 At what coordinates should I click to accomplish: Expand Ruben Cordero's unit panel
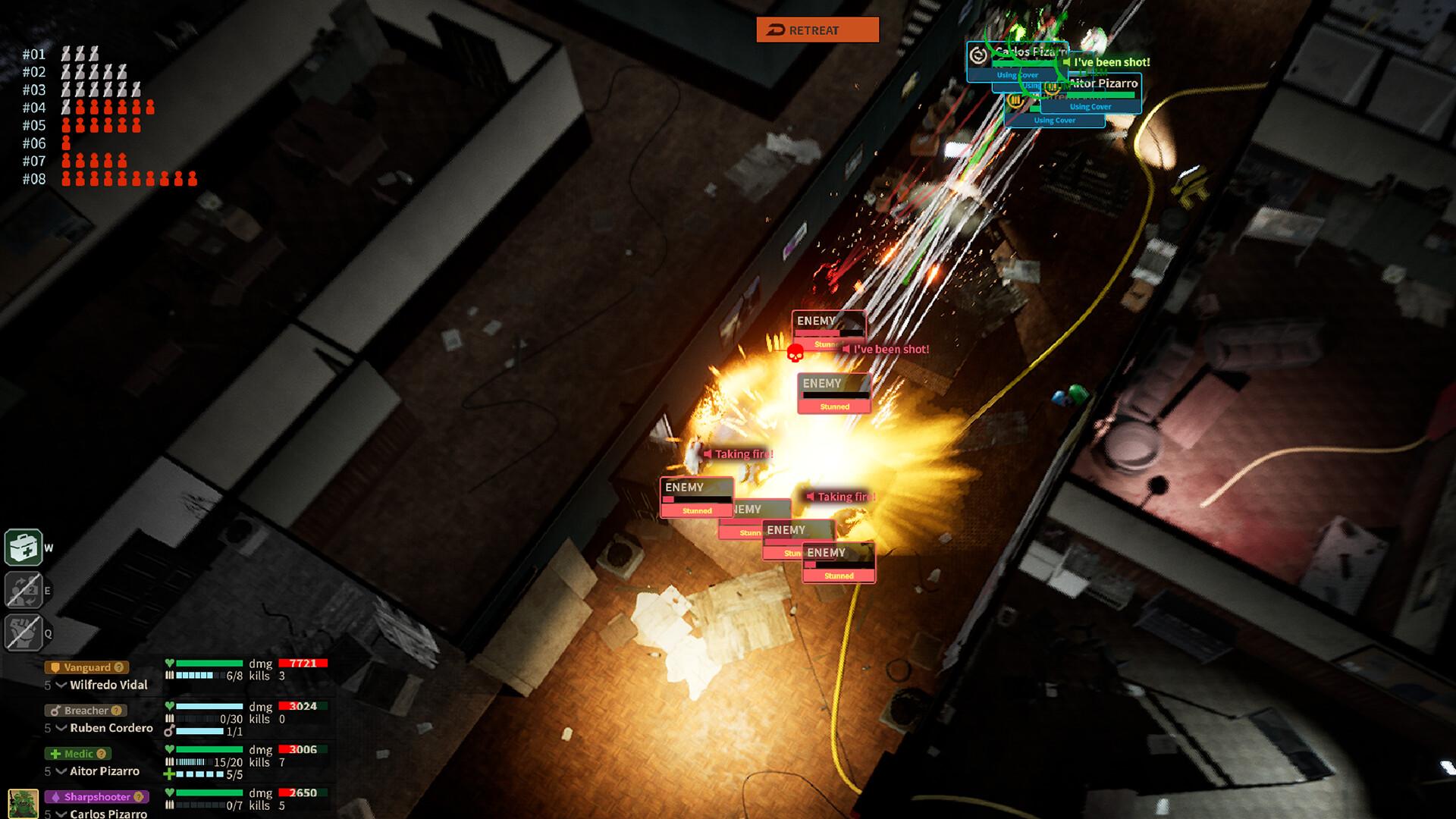pos(61,728)
